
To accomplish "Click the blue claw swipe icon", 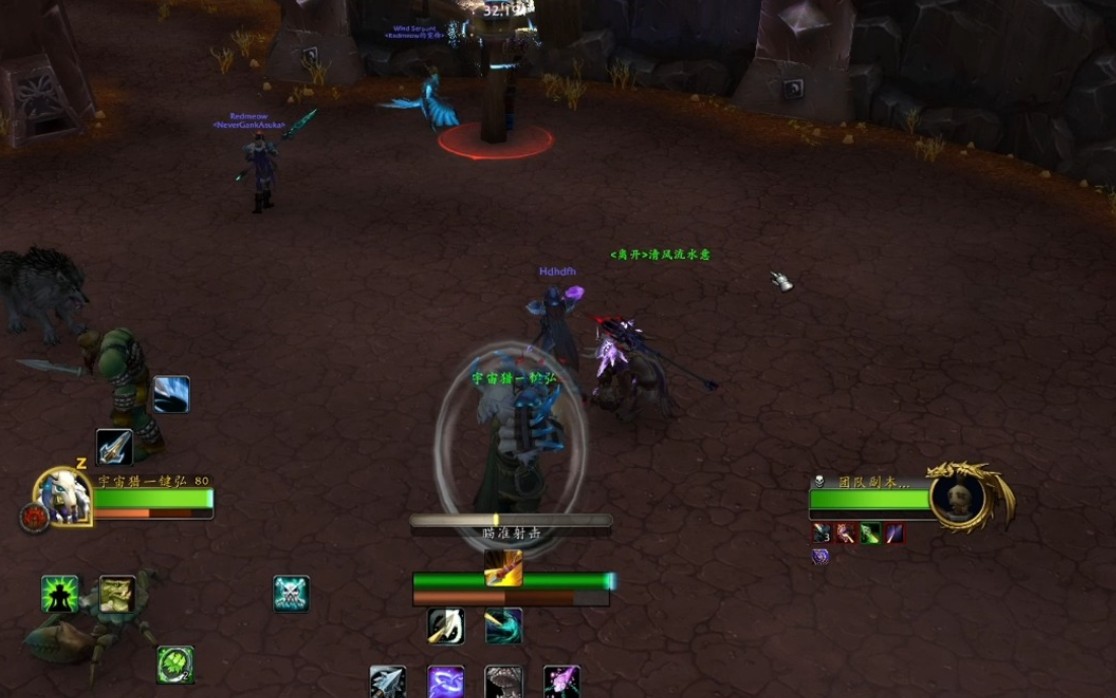I will pyautogui.click(x=171, y=395).
